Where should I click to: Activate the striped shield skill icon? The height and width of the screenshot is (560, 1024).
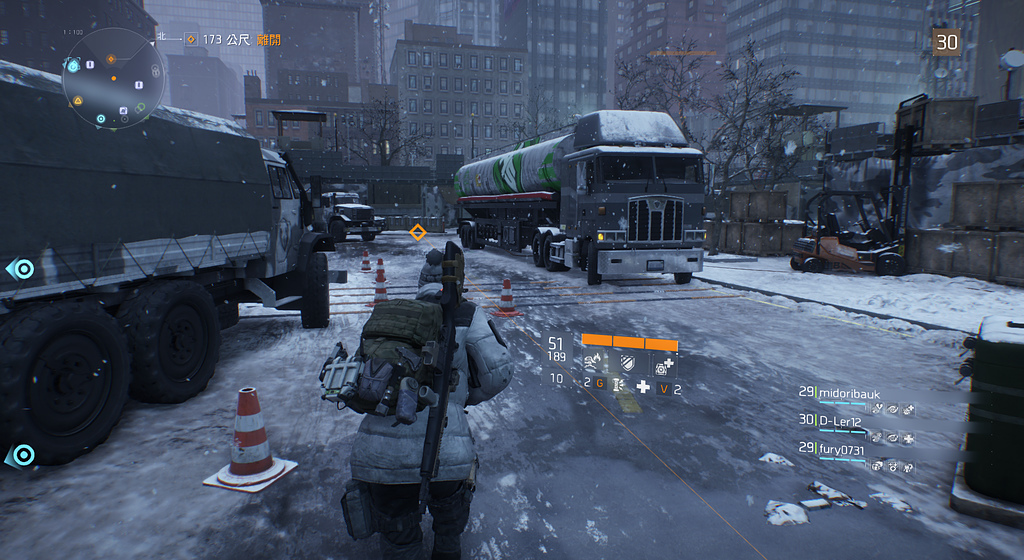click(628, 363)
